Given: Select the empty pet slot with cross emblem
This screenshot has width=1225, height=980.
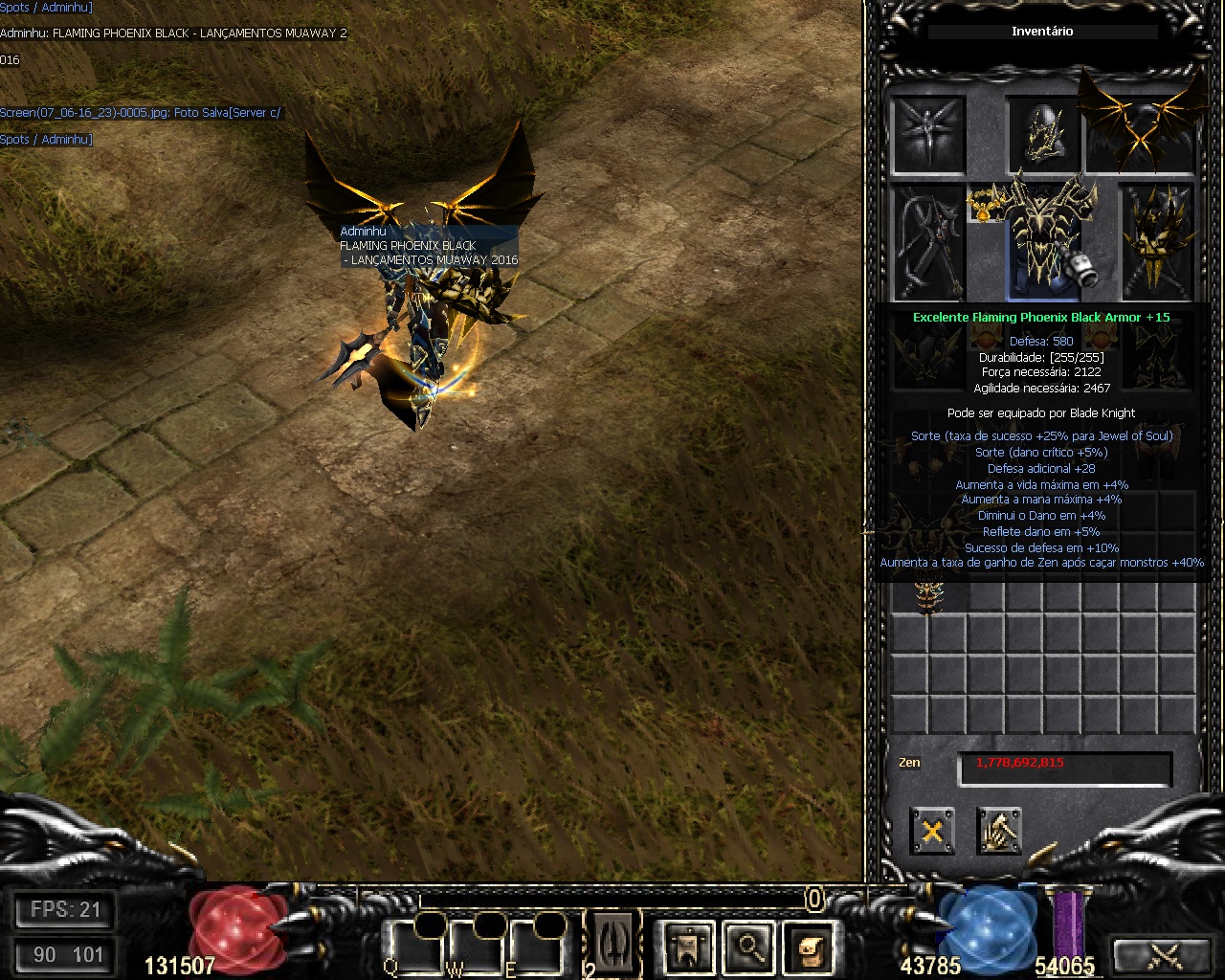Looking at the screenshot, I should [928, 134].
